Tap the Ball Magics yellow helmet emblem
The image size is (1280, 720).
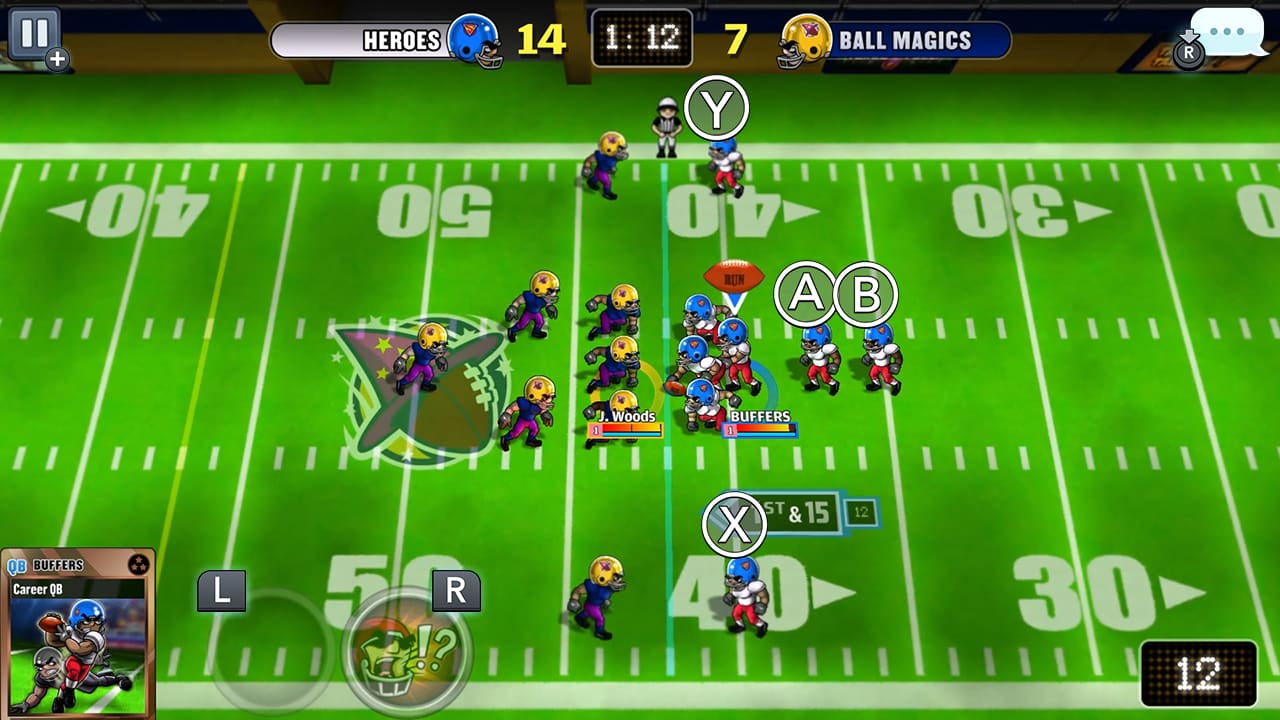[x=804, y=41]
